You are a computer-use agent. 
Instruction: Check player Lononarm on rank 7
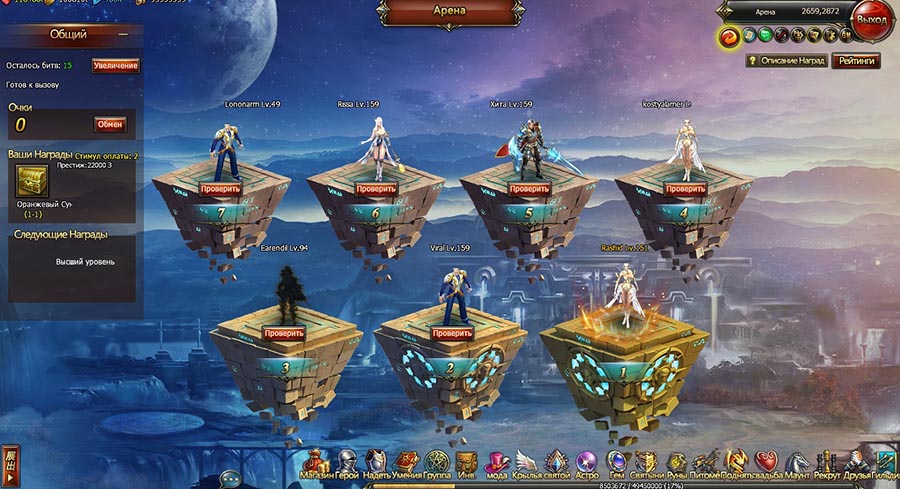(220, 187)
